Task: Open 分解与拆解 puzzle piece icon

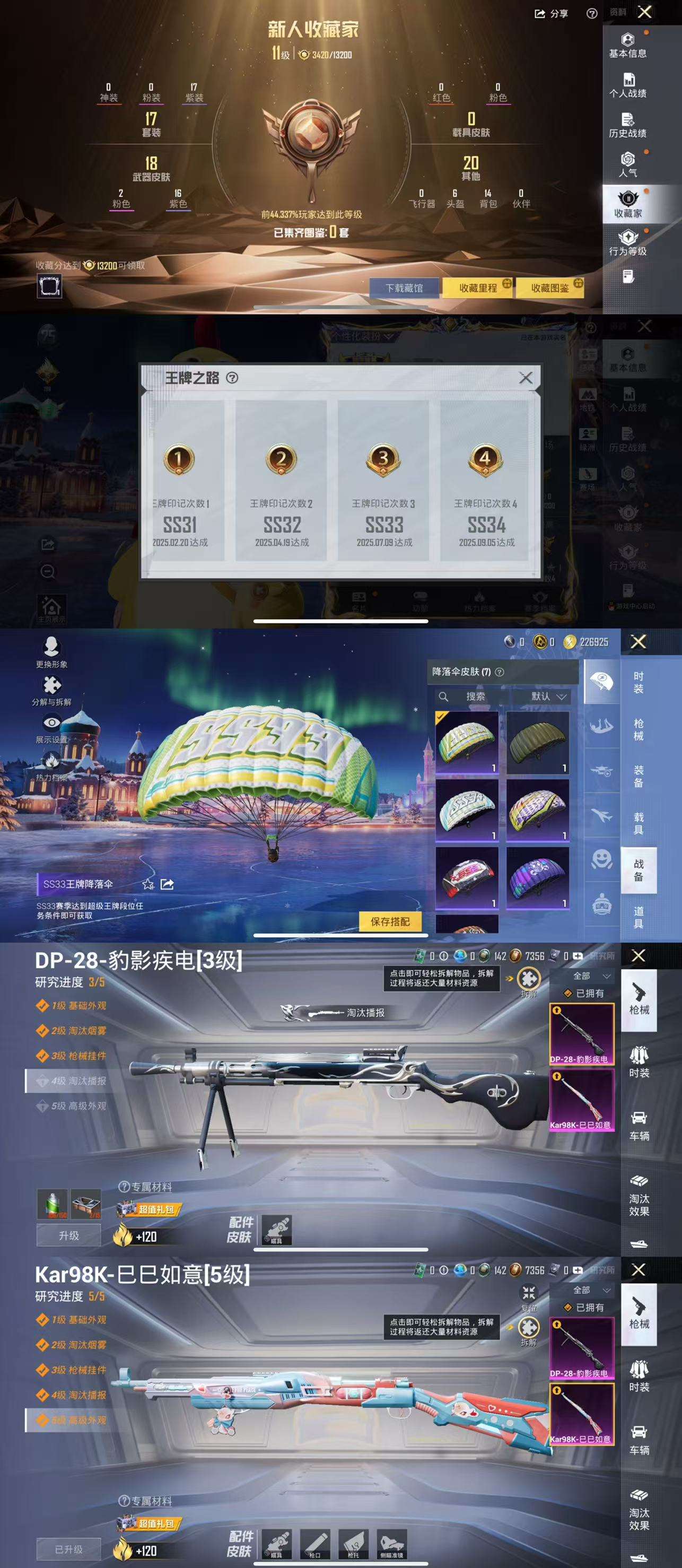Action: point(51,689)
